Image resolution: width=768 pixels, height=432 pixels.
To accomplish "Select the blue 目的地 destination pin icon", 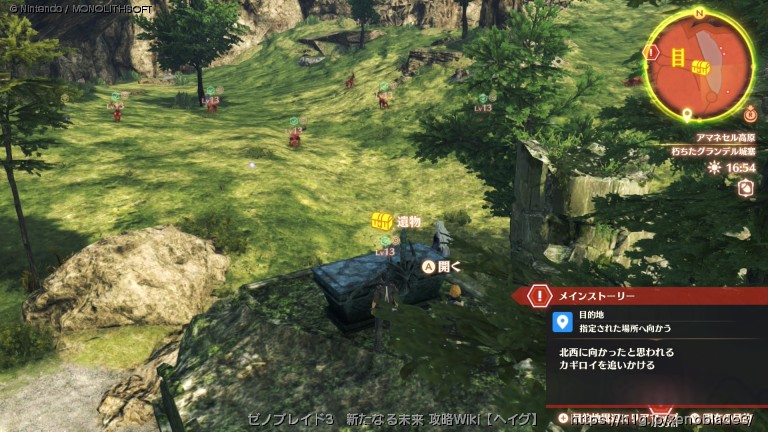I will (562, 322).
